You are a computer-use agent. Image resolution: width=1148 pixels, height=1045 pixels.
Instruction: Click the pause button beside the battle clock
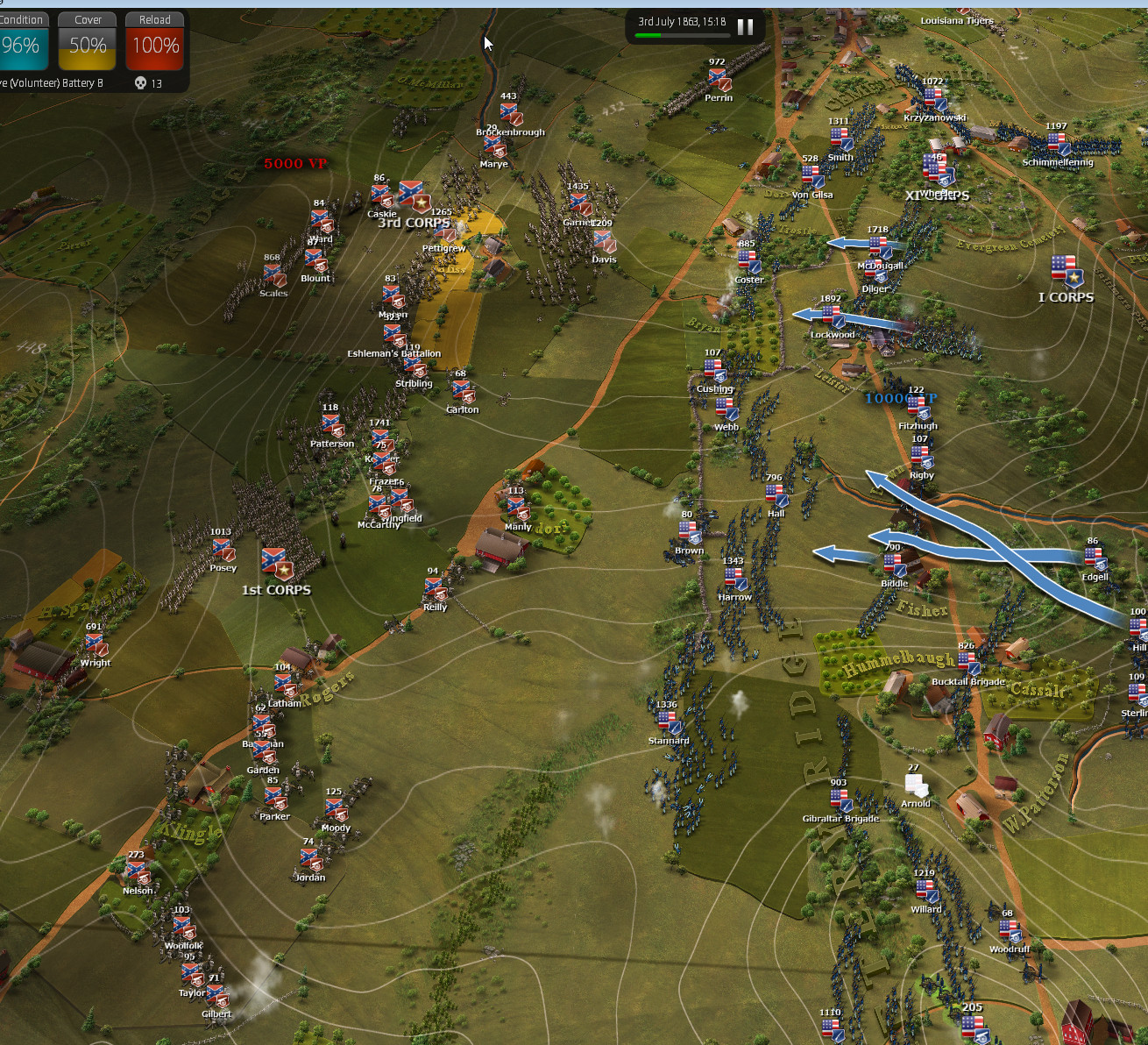tap(745, 26)
